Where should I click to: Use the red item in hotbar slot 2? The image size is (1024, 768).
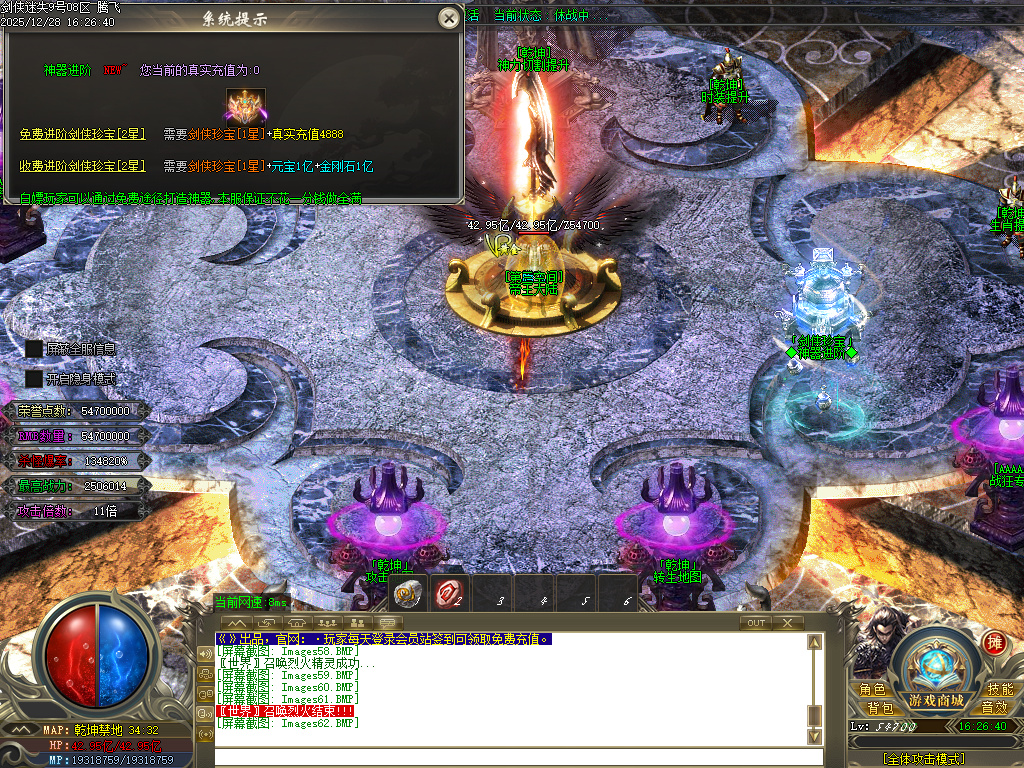[x=449, y=594]
